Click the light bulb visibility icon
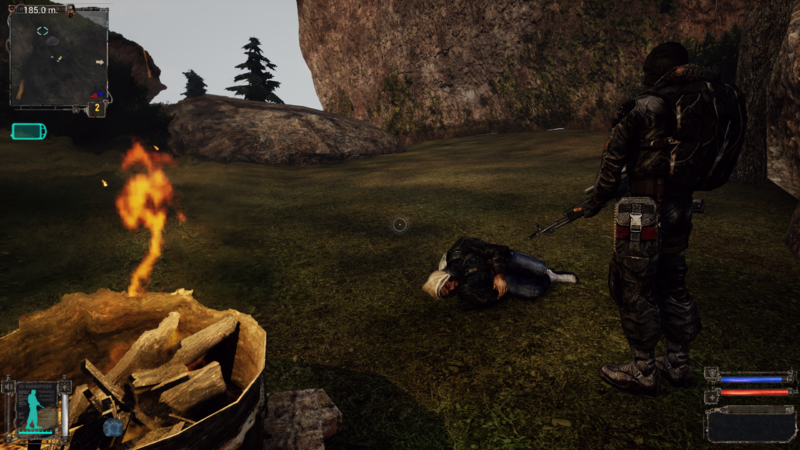 67,386
